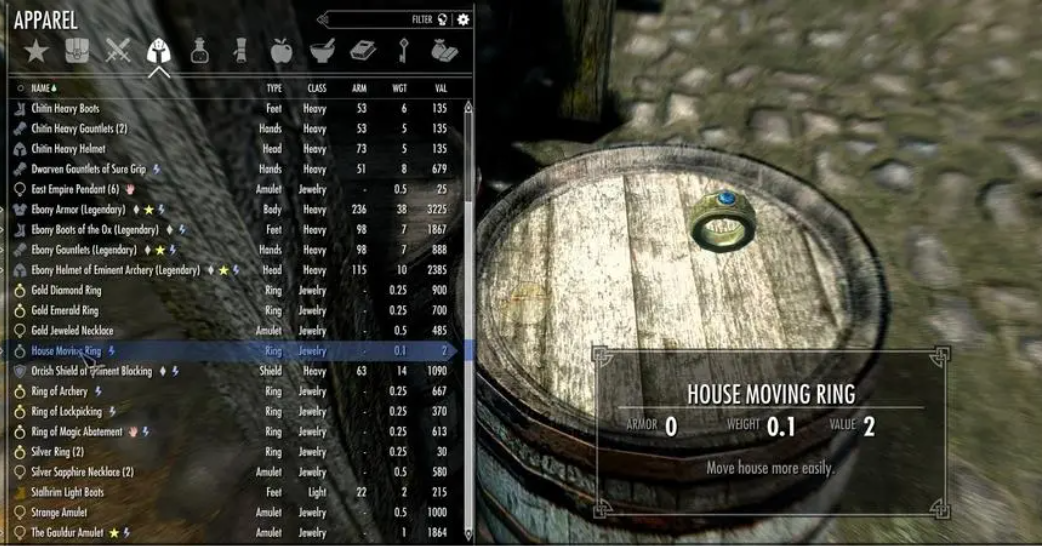Switch to Misc items tab
The height and width of the screenshot is (546, 1042).
tap(444, 50)
